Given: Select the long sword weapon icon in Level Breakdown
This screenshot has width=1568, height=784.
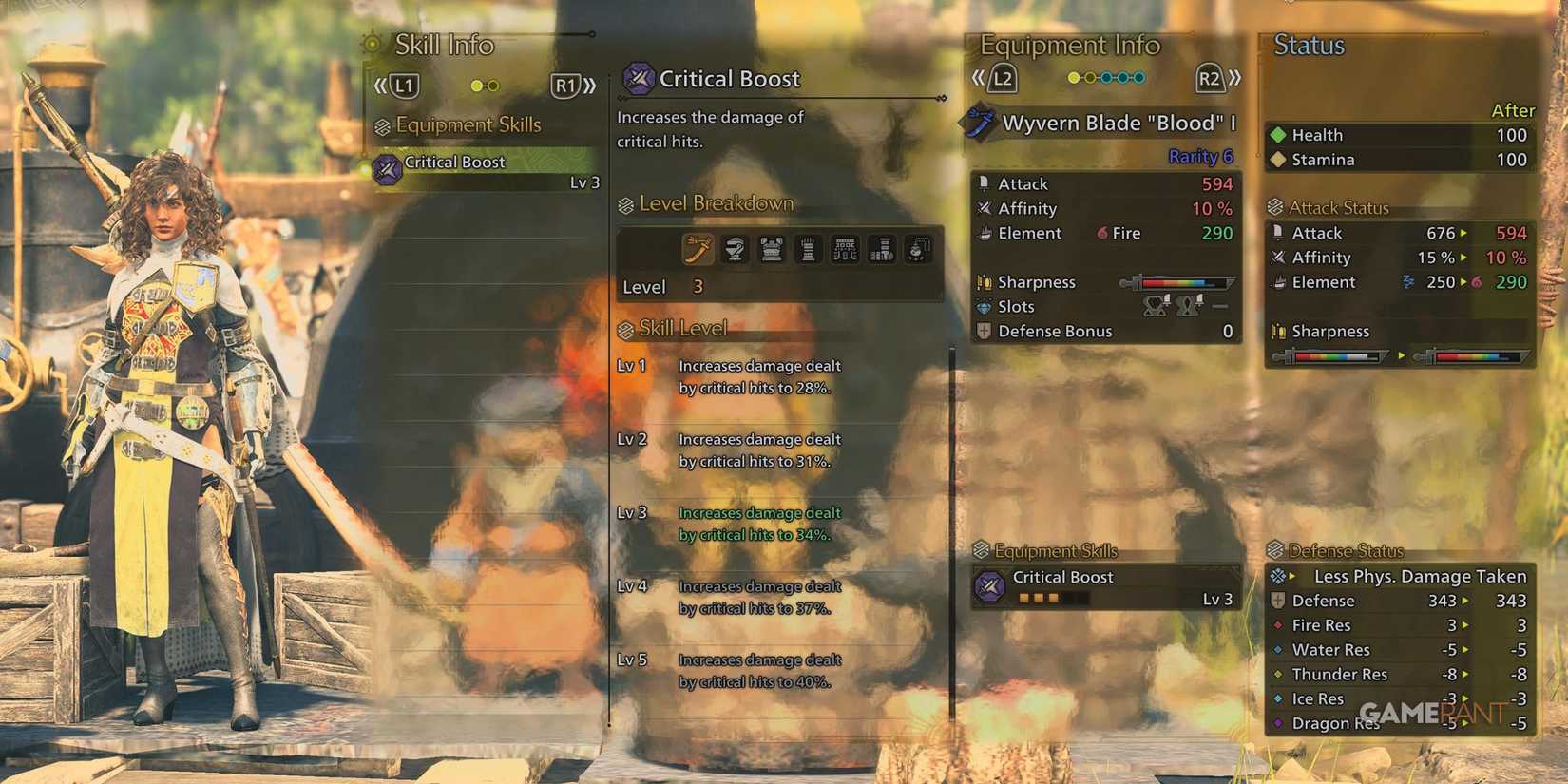Looking at the screenshot, I should (x=698, y=249).
